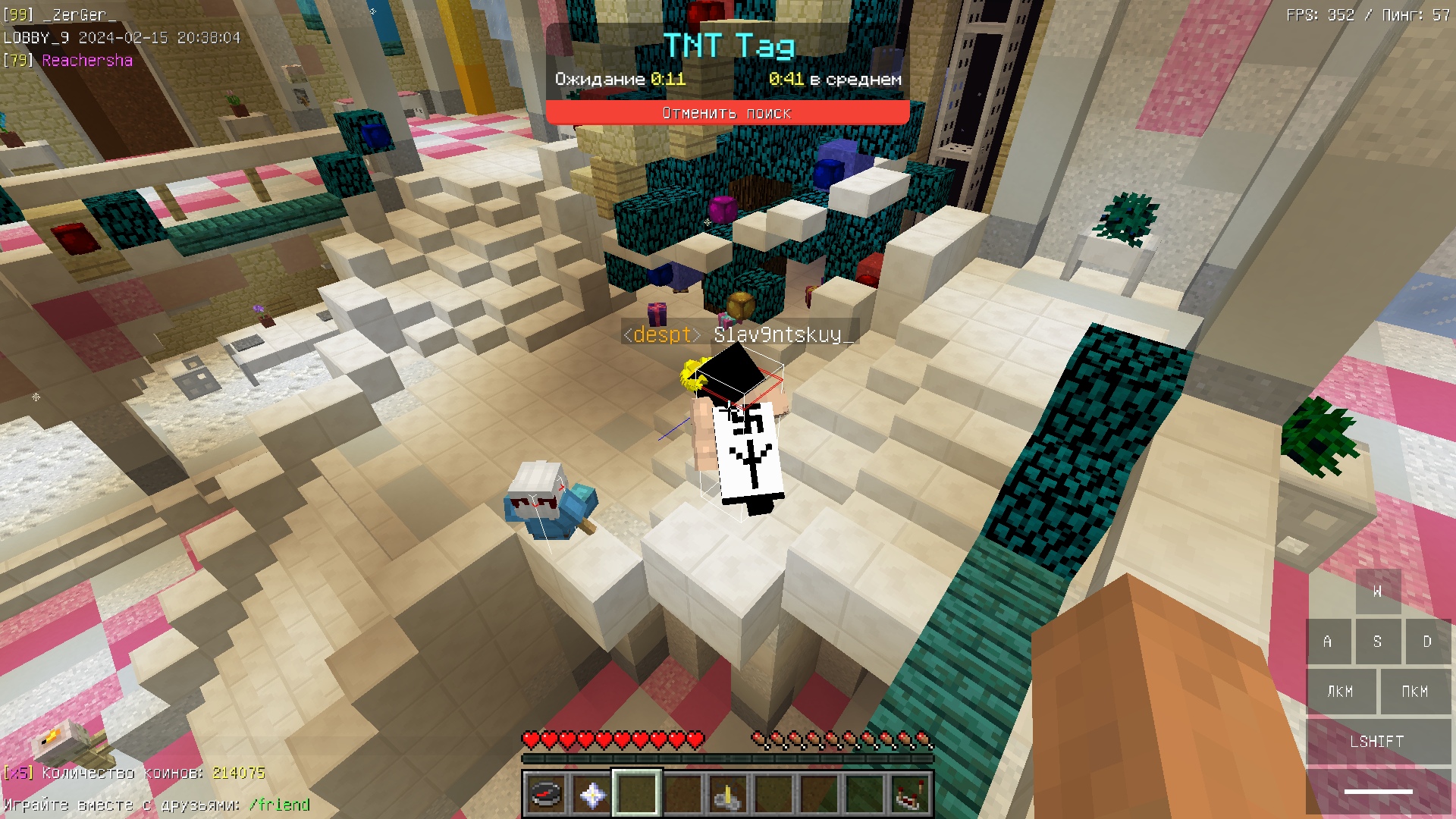Select the clock item hotbar slot

coord(728,795)
